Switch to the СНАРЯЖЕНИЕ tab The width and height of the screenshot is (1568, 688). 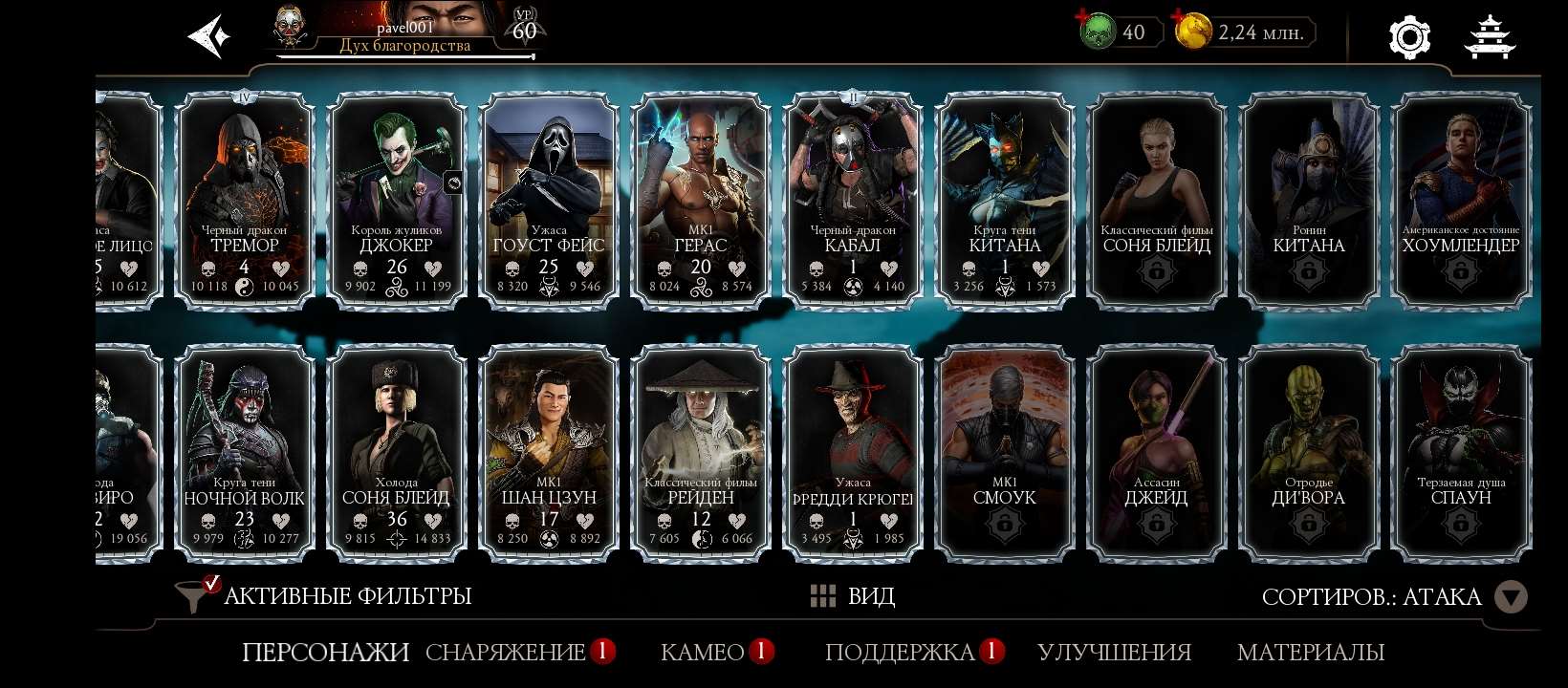point(507,654)
